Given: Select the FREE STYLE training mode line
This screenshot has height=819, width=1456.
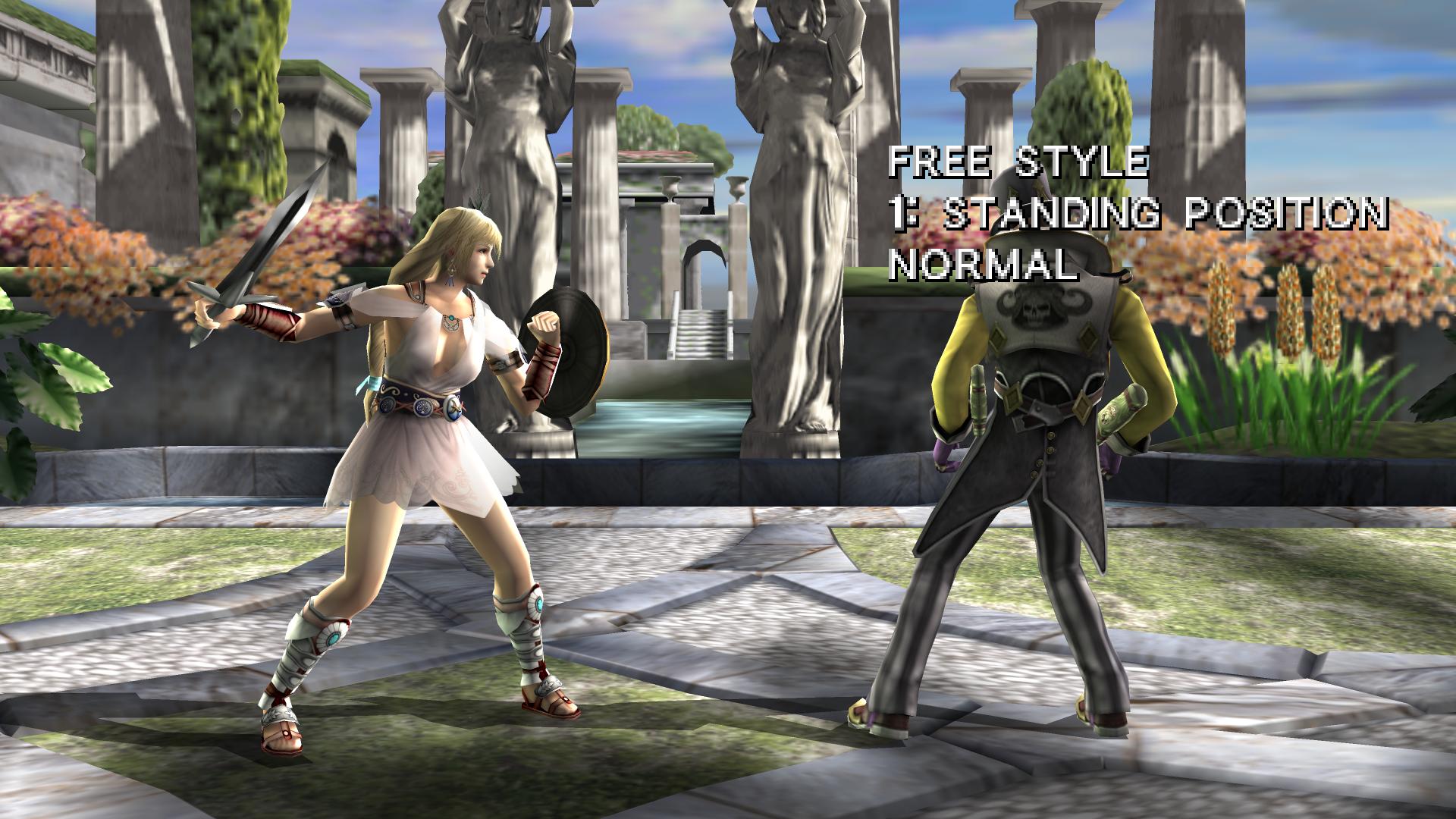Looking at the screenshot, I should 1018,164.
